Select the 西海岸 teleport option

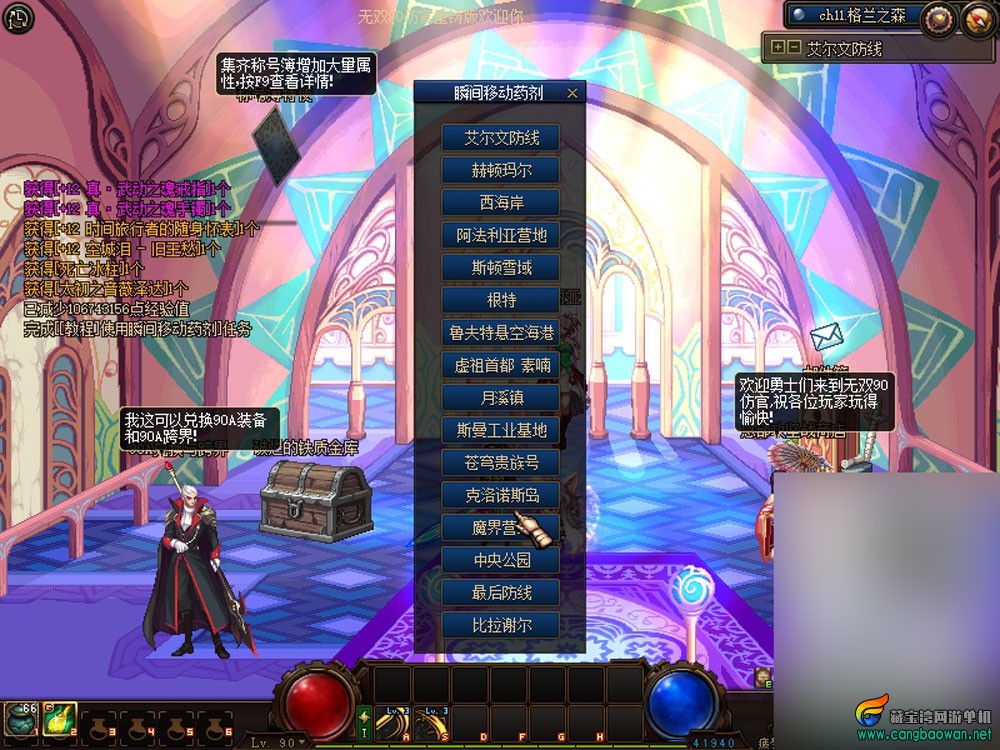(500, 203)
